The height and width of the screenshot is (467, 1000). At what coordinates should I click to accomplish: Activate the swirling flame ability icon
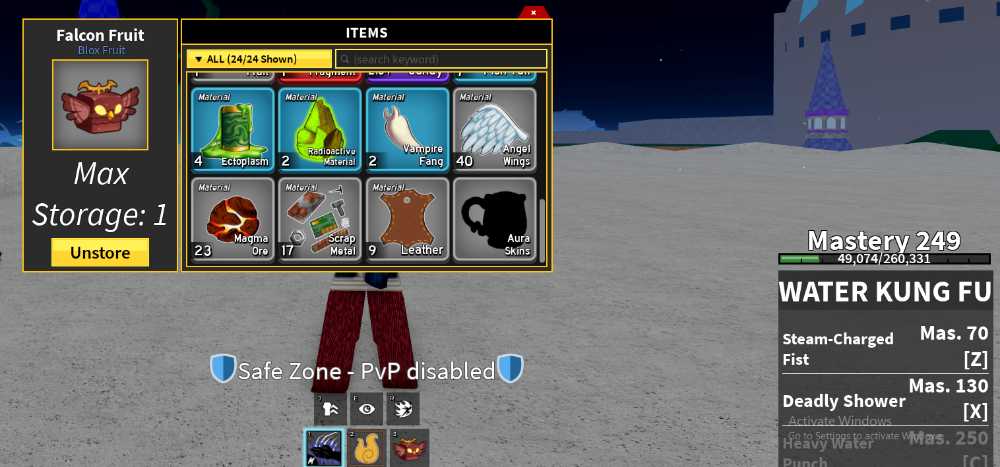[403, 408]
